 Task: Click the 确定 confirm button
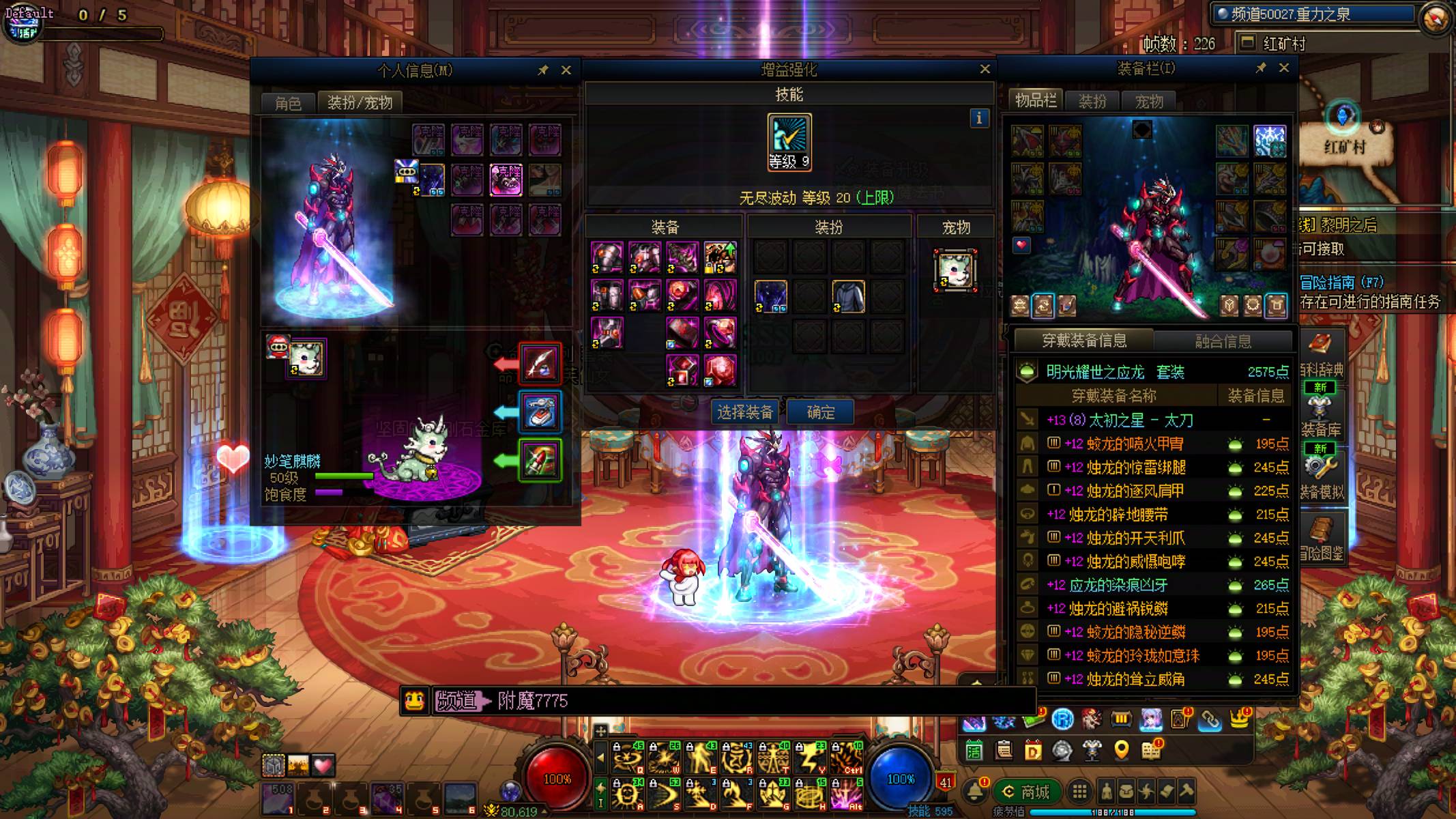tap(820, 412)
